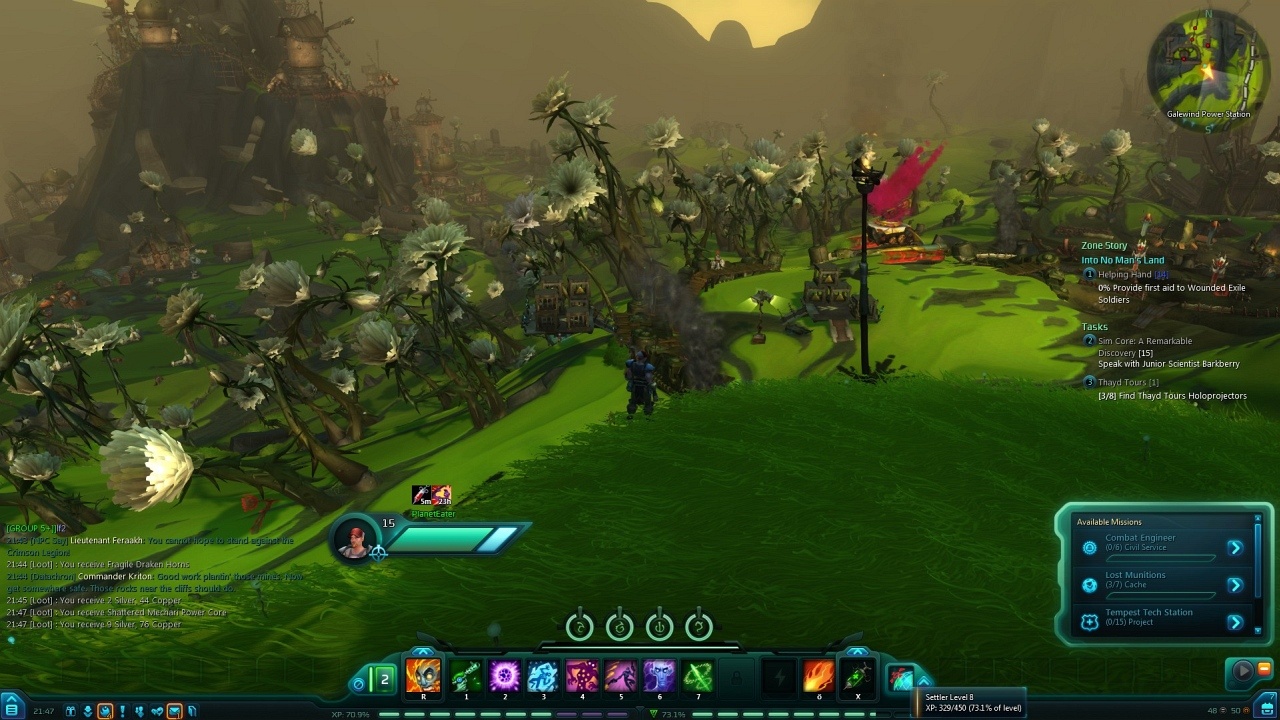The height and width of the screenshot is (720, 1280).
Task: Open the main menu button in bottom-left corner
Action: 11,711
